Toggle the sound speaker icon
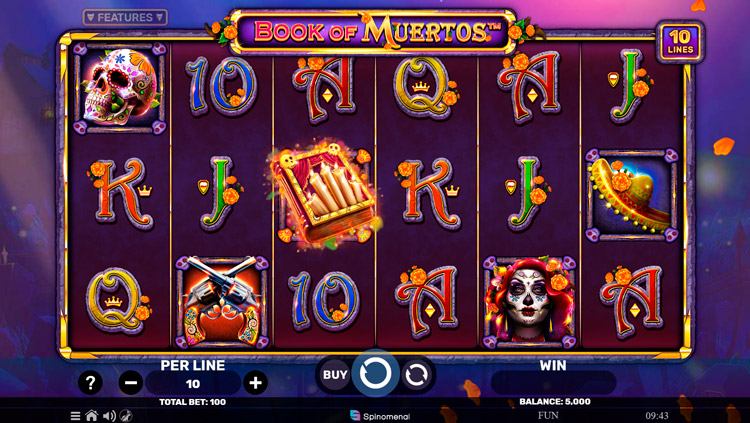The height and width of the screenshot is (423, 750). click(x=109, y=415)
